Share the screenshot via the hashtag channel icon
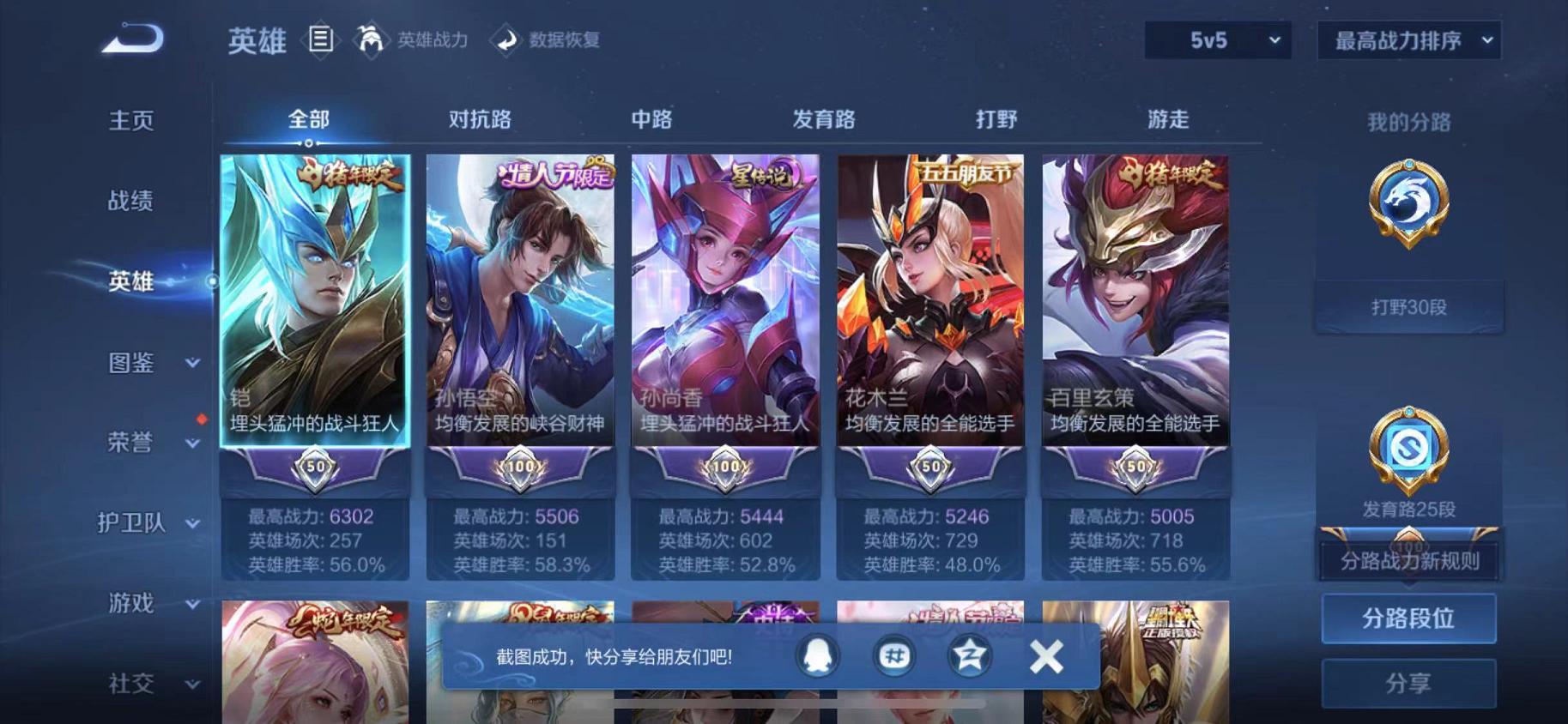Image resolution: width=1568 pixels, height=724 pixels. [x=893, y=655]
